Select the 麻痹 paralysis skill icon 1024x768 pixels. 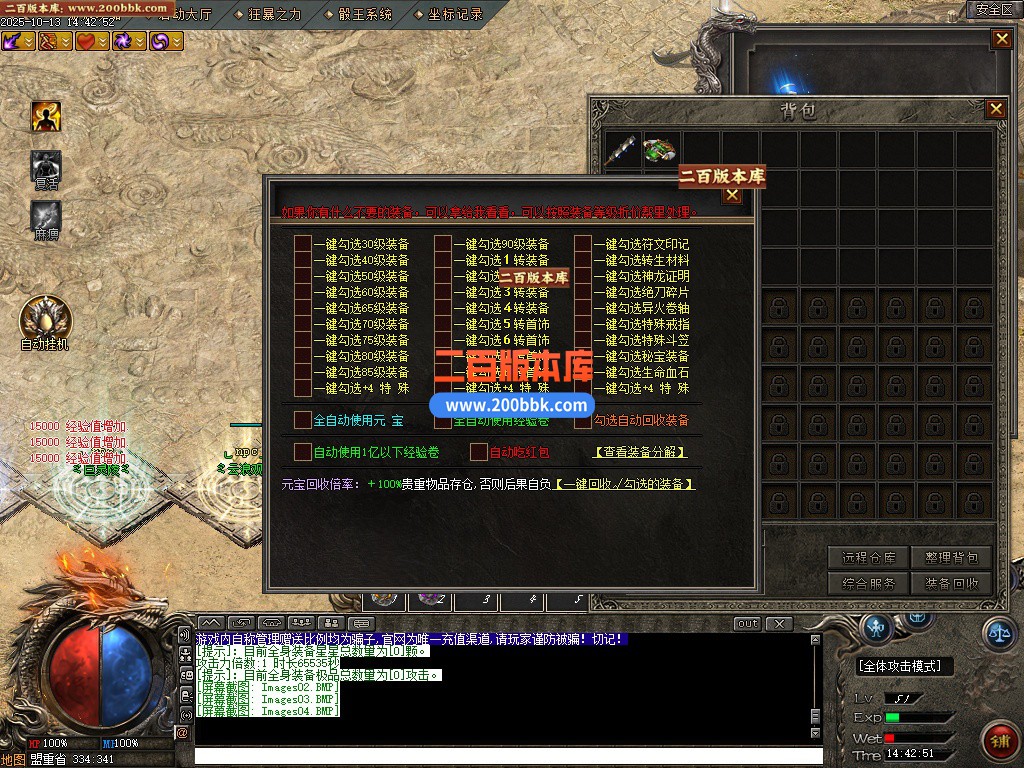click(46, 216)
